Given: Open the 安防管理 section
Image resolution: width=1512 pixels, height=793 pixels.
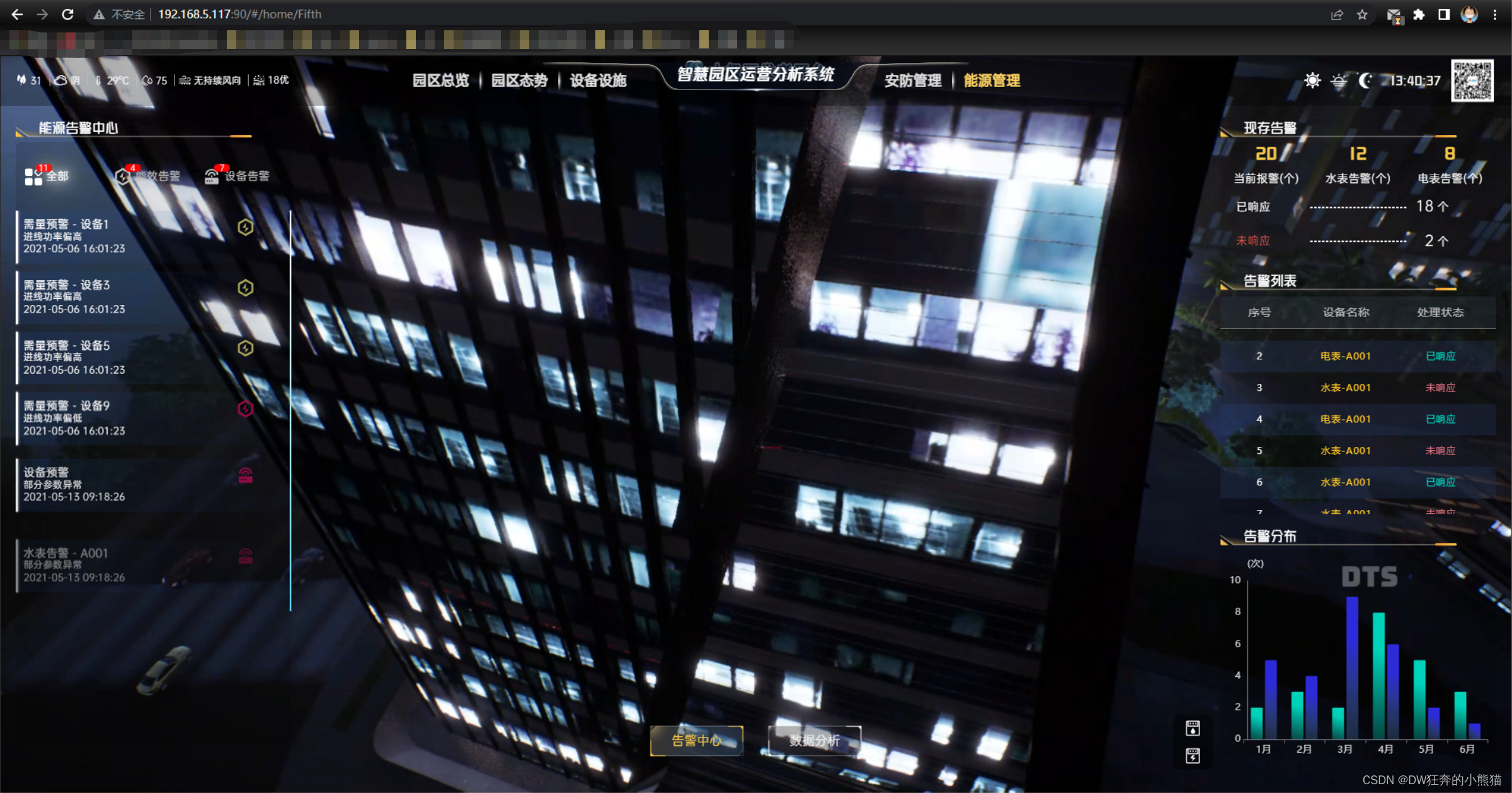Looking at the screenshot, I should tap(912, 81).
